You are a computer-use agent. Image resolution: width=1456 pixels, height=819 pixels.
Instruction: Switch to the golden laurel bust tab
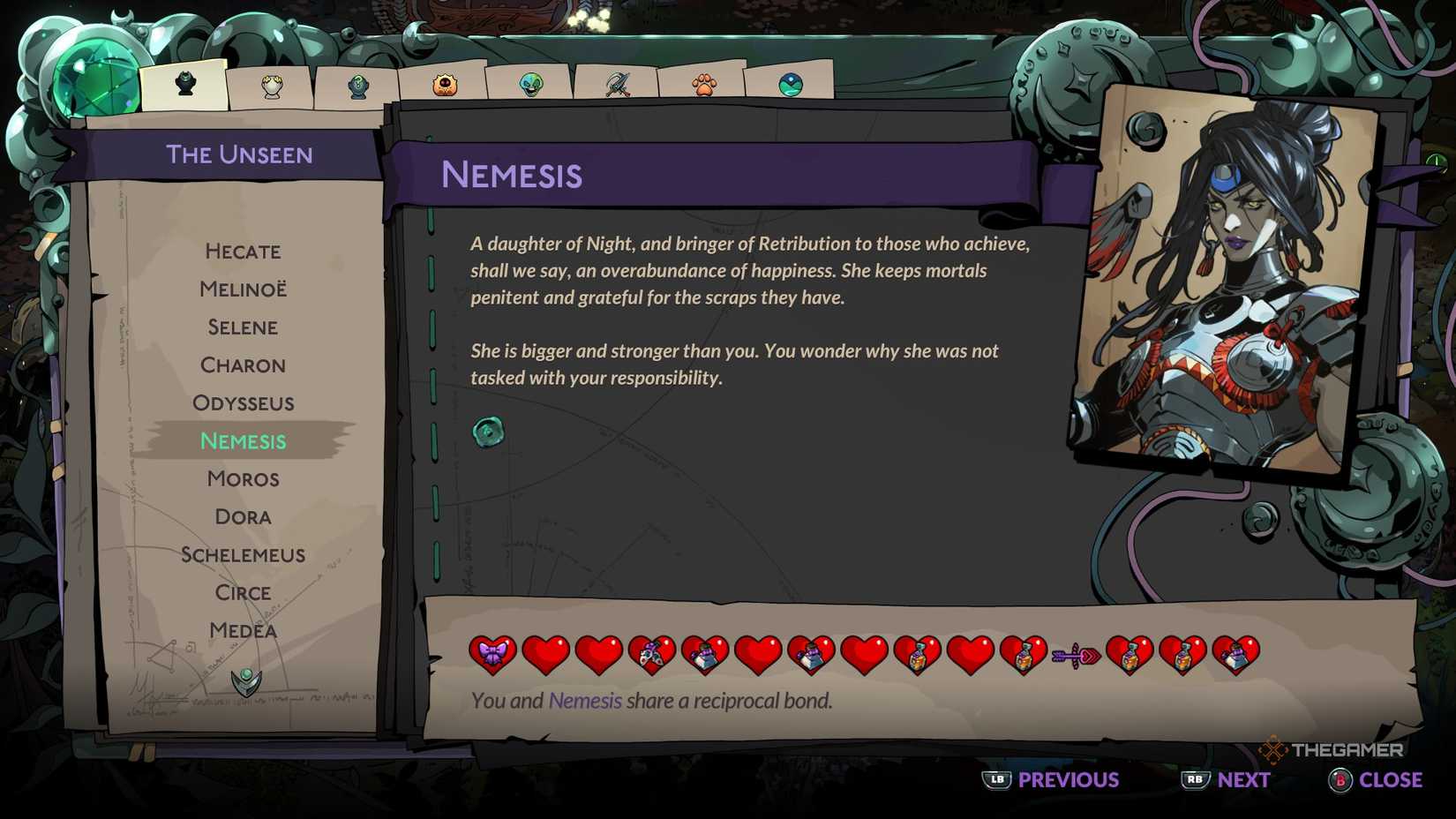click(272, 86)
